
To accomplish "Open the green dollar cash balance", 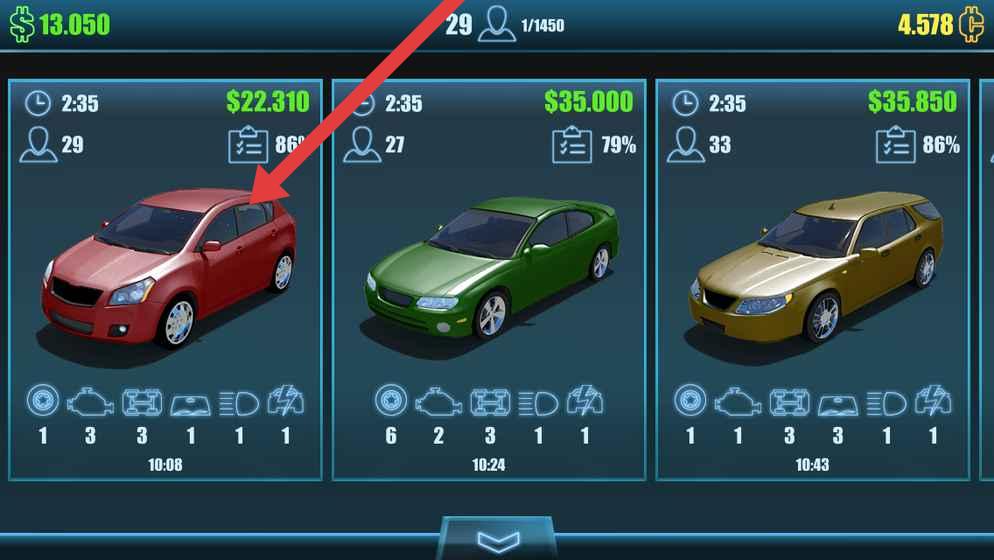I will point(60,24).
